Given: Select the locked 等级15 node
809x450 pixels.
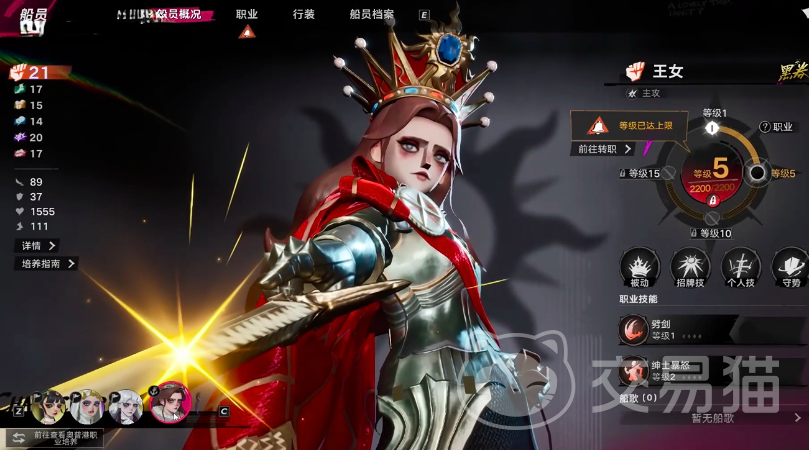Looking at the screenshot, I should point(666,173).
